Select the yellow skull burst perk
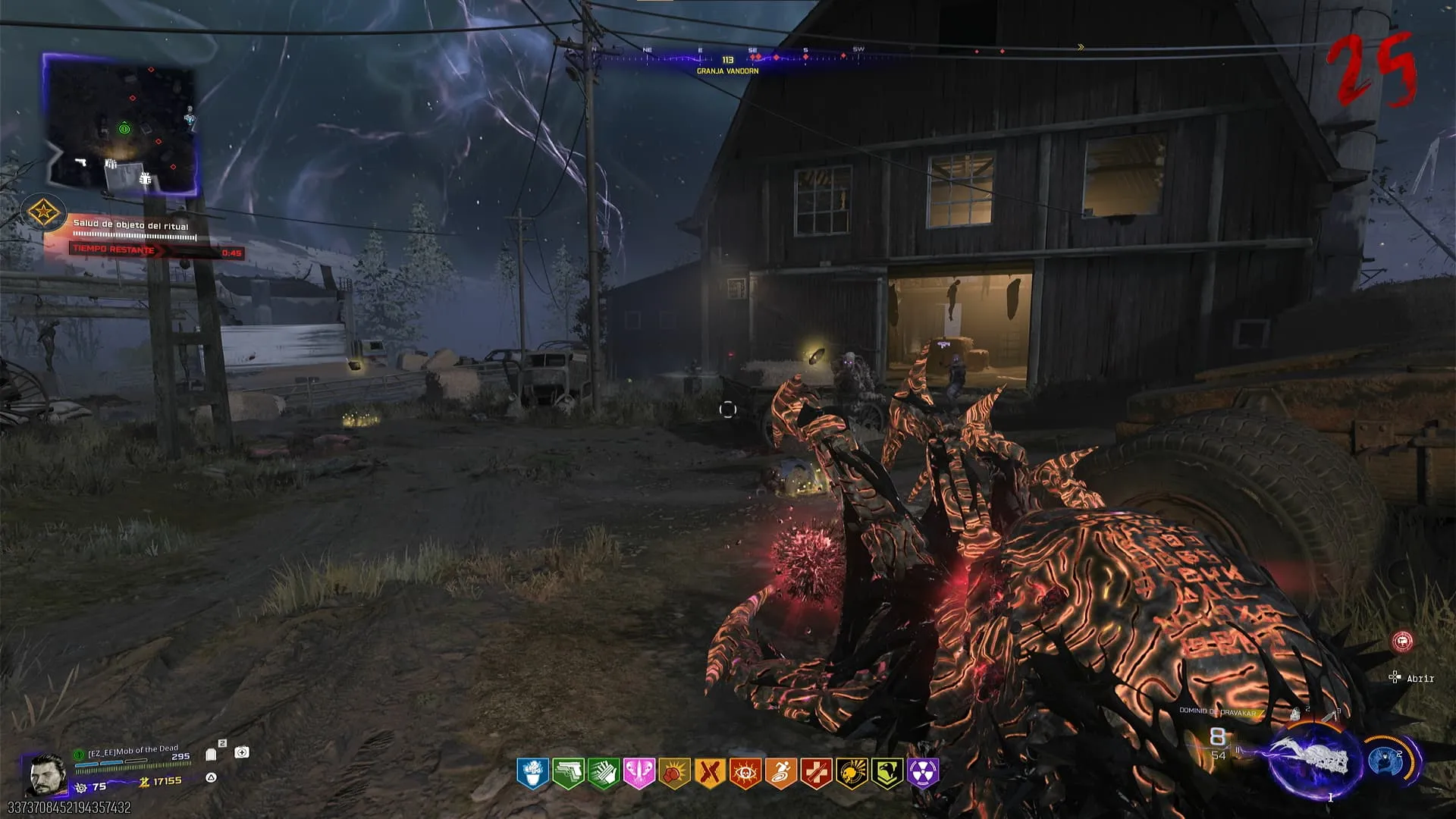 852,773
